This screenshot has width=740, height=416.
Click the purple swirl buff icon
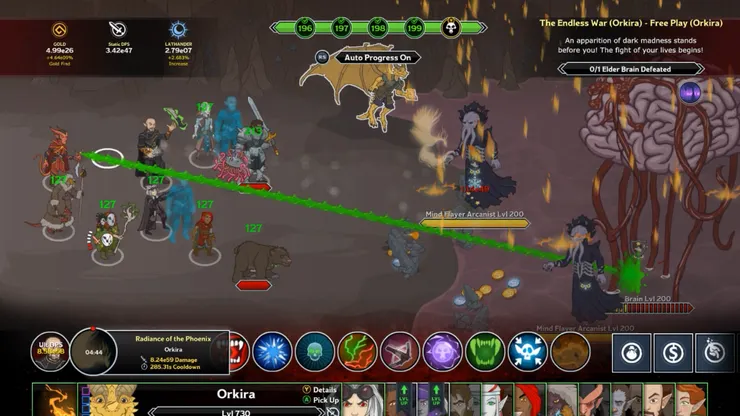click(x=689, y=93)
